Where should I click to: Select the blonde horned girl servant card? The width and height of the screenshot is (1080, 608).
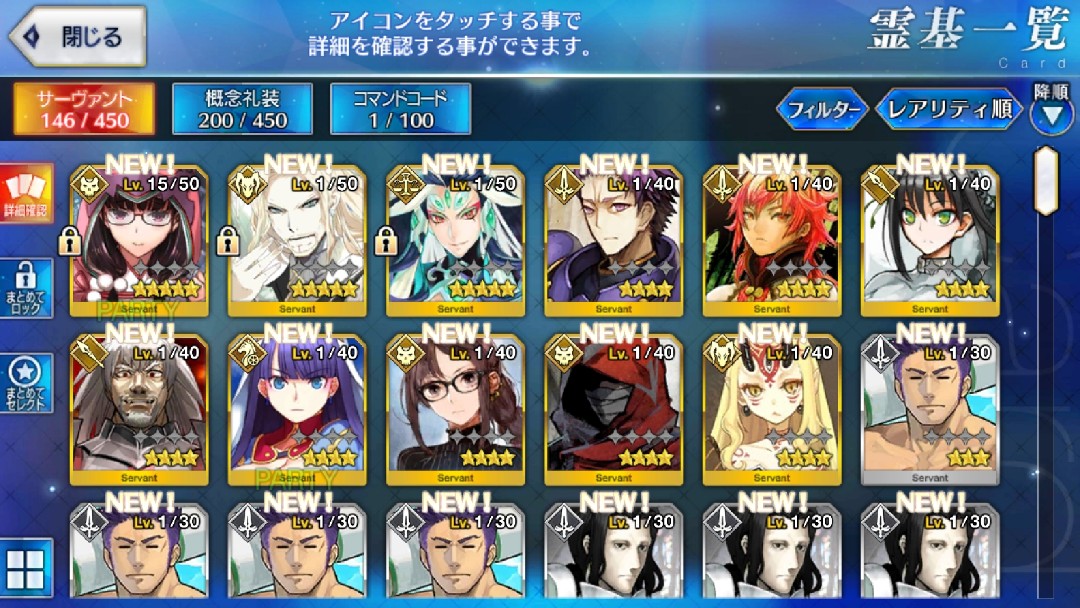(772, 410)
